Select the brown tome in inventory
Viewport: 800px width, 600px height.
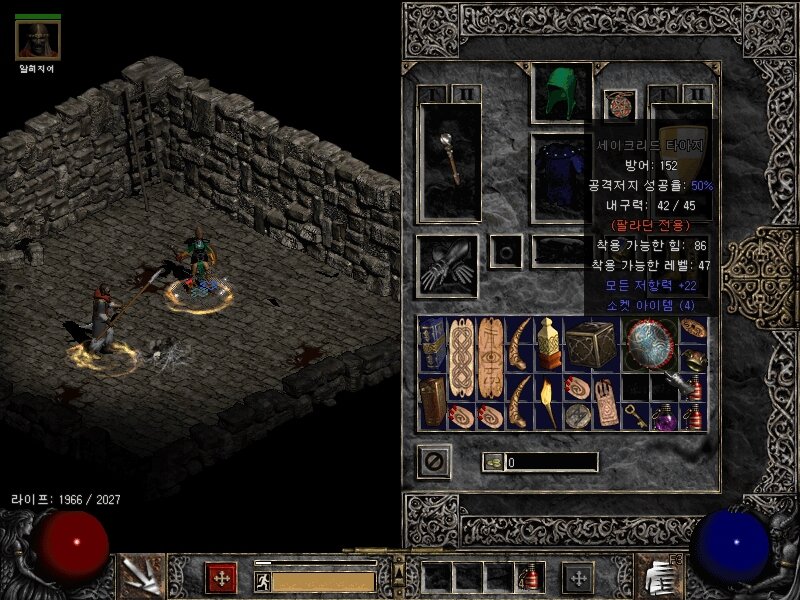pos(432,403)
